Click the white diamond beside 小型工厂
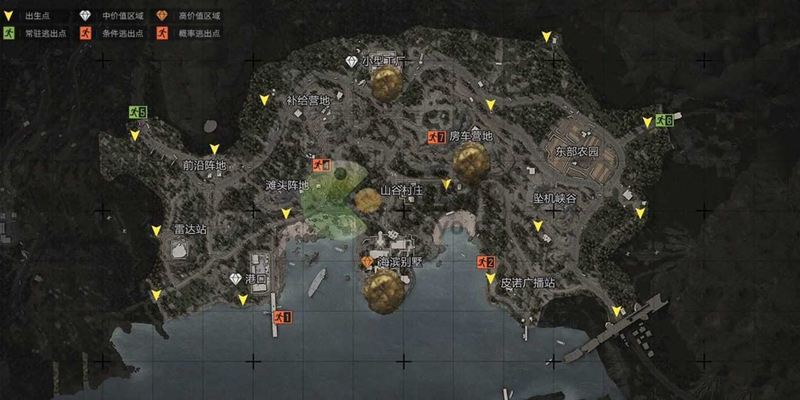 [x=351, y=61]
